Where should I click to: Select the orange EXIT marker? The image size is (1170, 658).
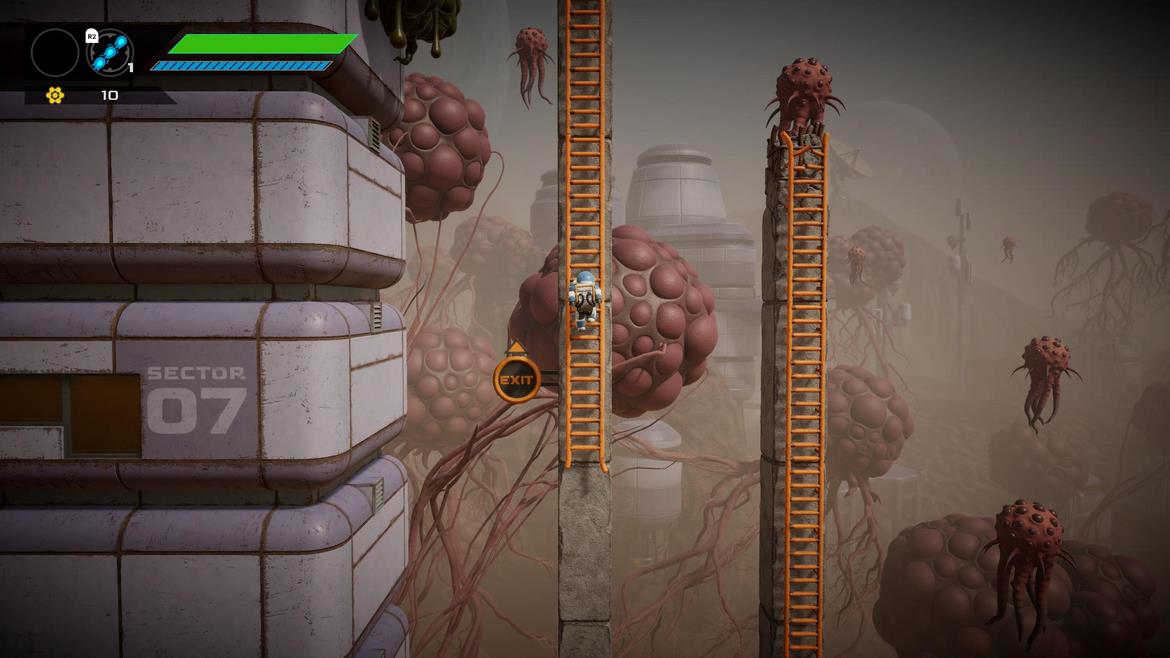[516, 380]
